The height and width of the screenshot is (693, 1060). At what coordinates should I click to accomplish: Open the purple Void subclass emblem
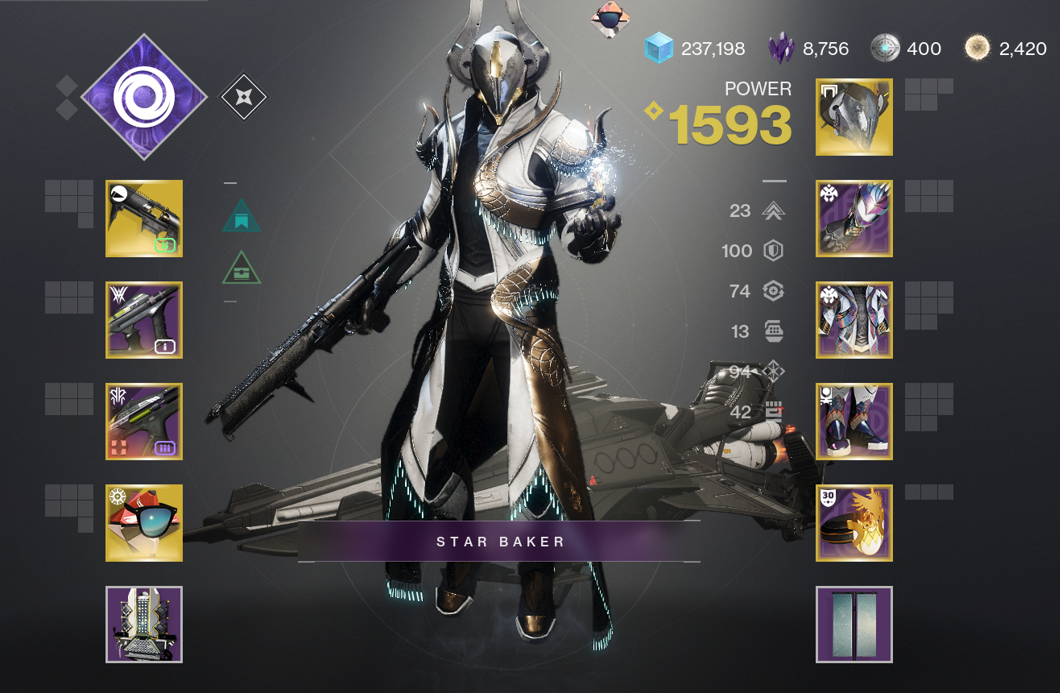click(143, 97)
